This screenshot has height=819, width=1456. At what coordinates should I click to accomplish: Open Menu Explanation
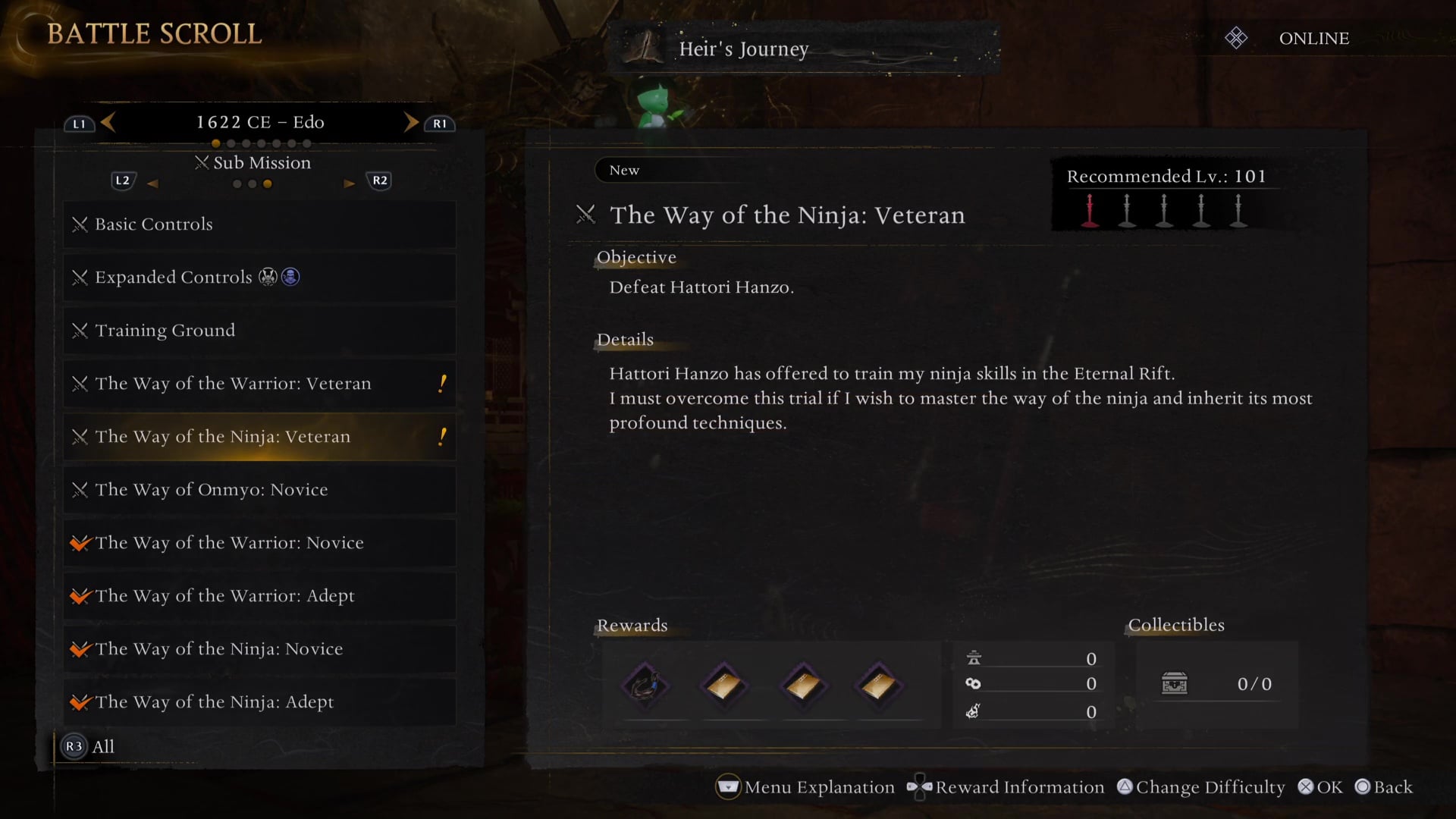(x=805, y=787)
